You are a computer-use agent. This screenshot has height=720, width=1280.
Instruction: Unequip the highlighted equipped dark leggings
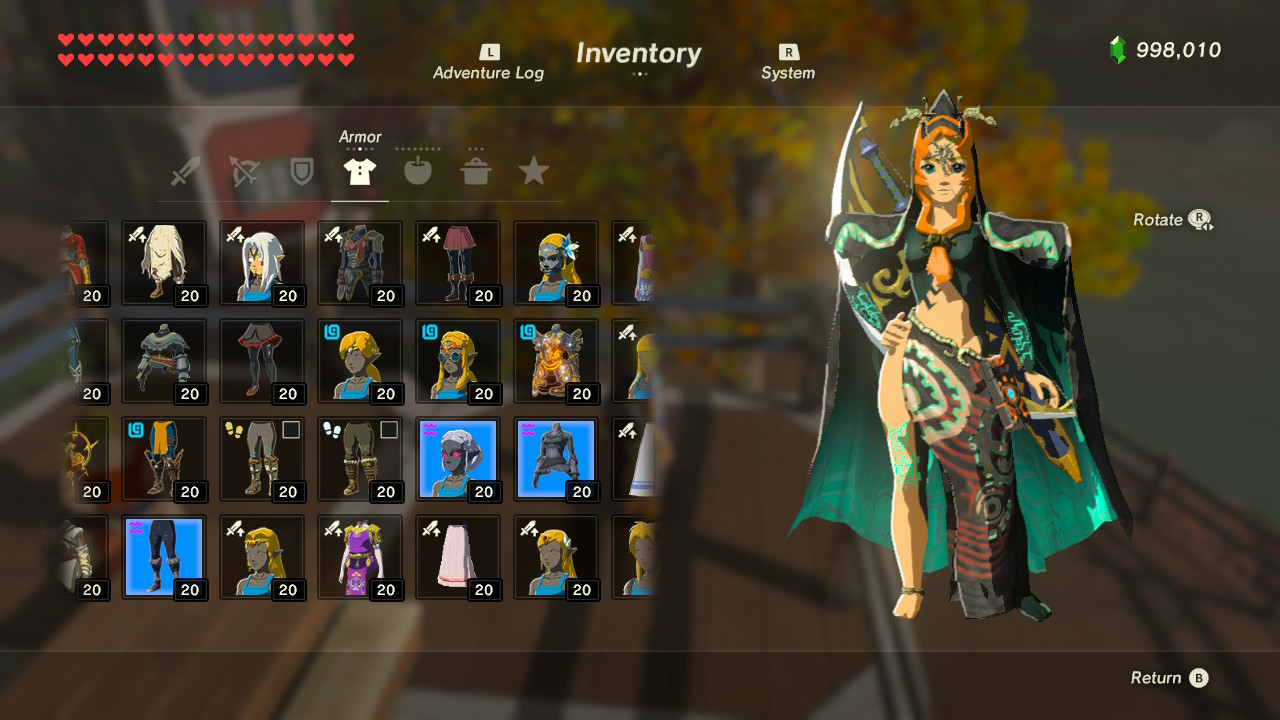[x=164, y=556]
